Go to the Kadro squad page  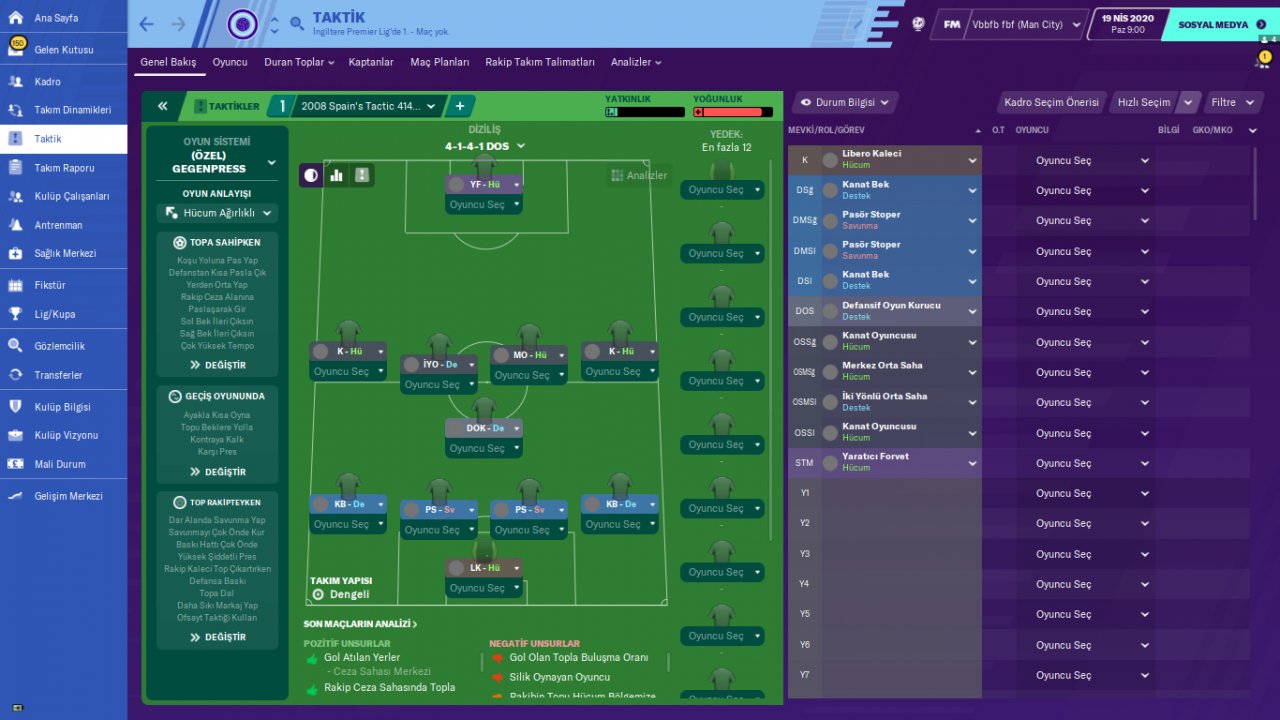point(48,82)
